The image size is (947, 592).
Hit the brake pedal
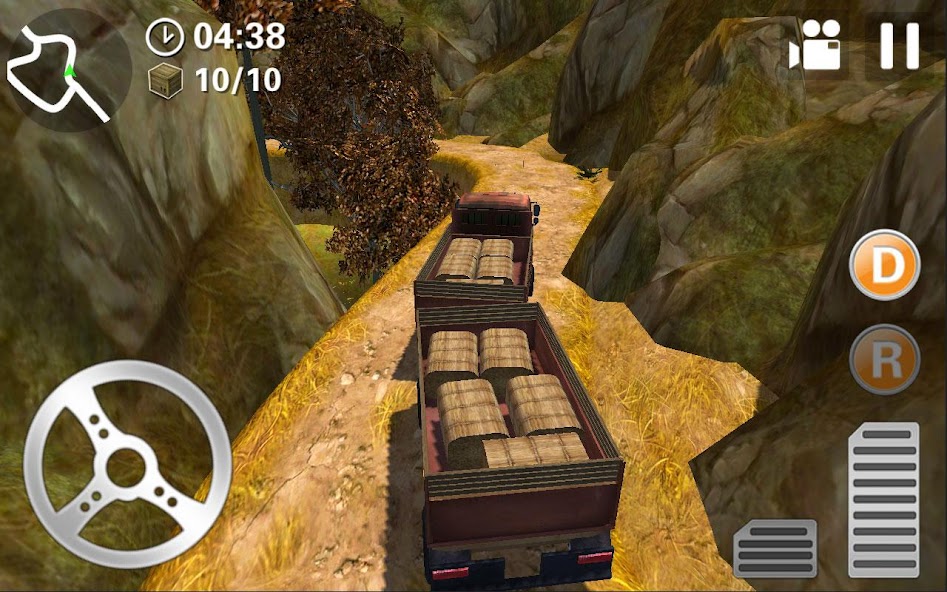(775, 548)
